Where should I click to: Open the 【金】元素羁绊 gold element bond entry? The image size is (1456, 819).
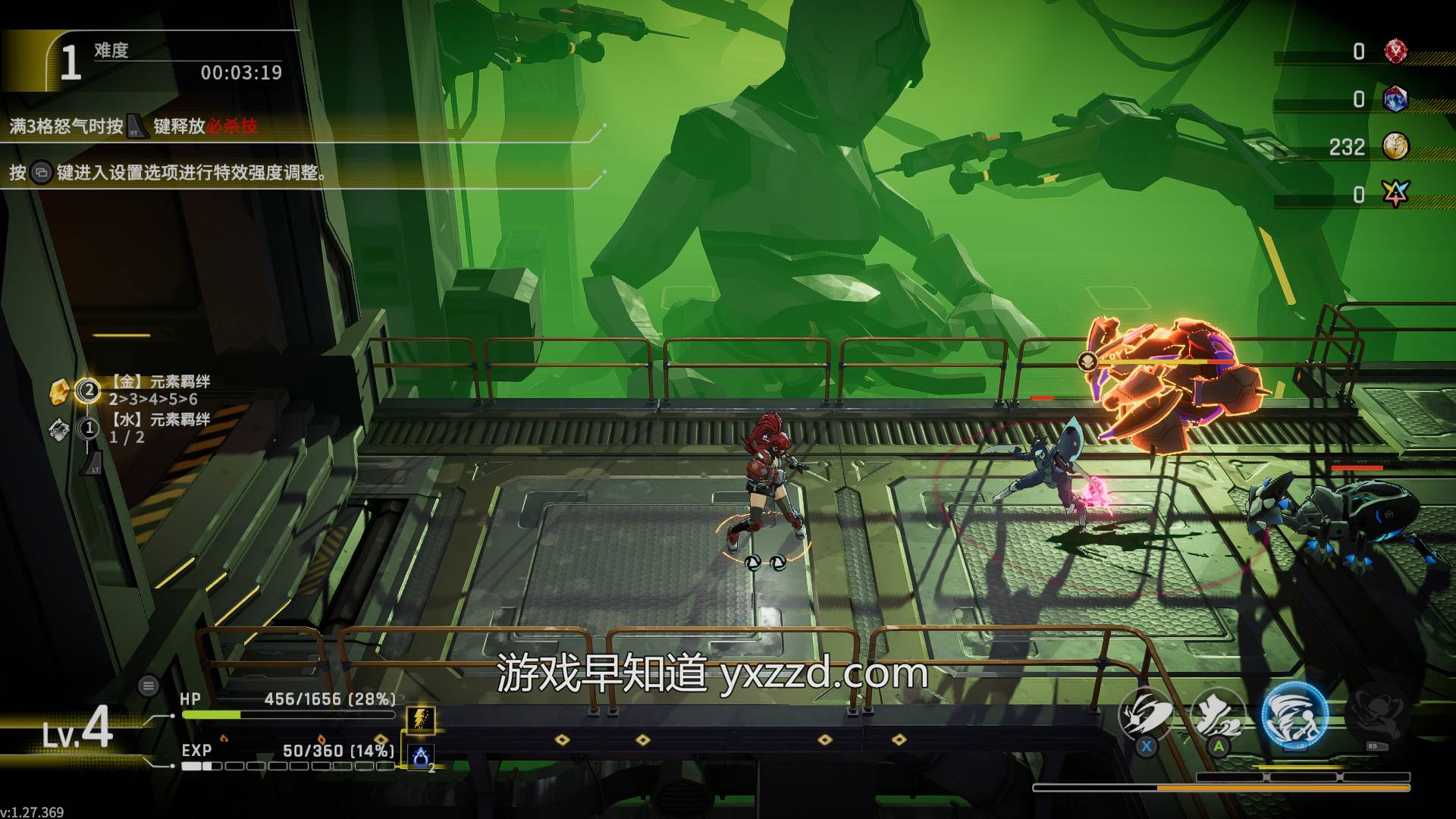pos(159,381)
